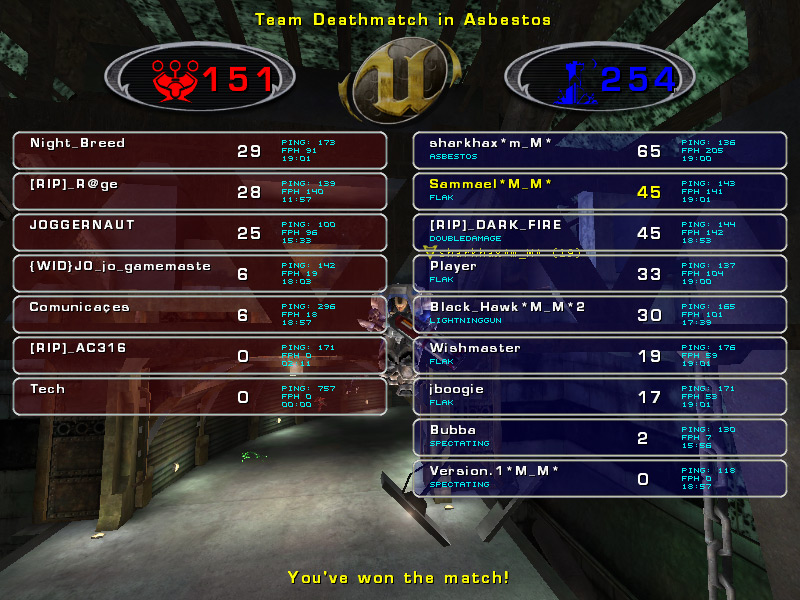Click the [RIP]_R@ge player row

tap(199, 192)
